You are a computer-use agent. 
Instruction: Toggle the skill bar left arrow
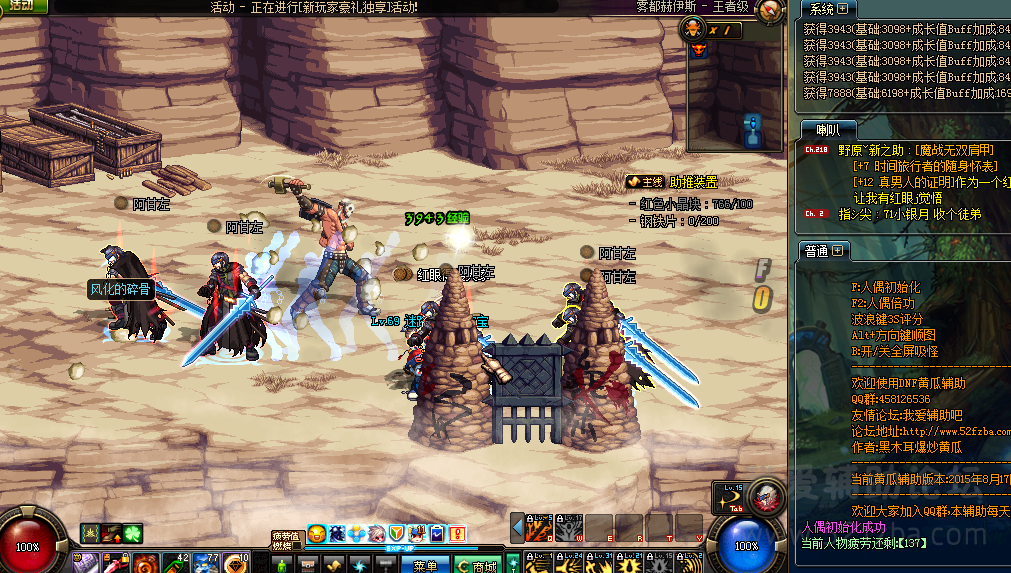point(517,527)
